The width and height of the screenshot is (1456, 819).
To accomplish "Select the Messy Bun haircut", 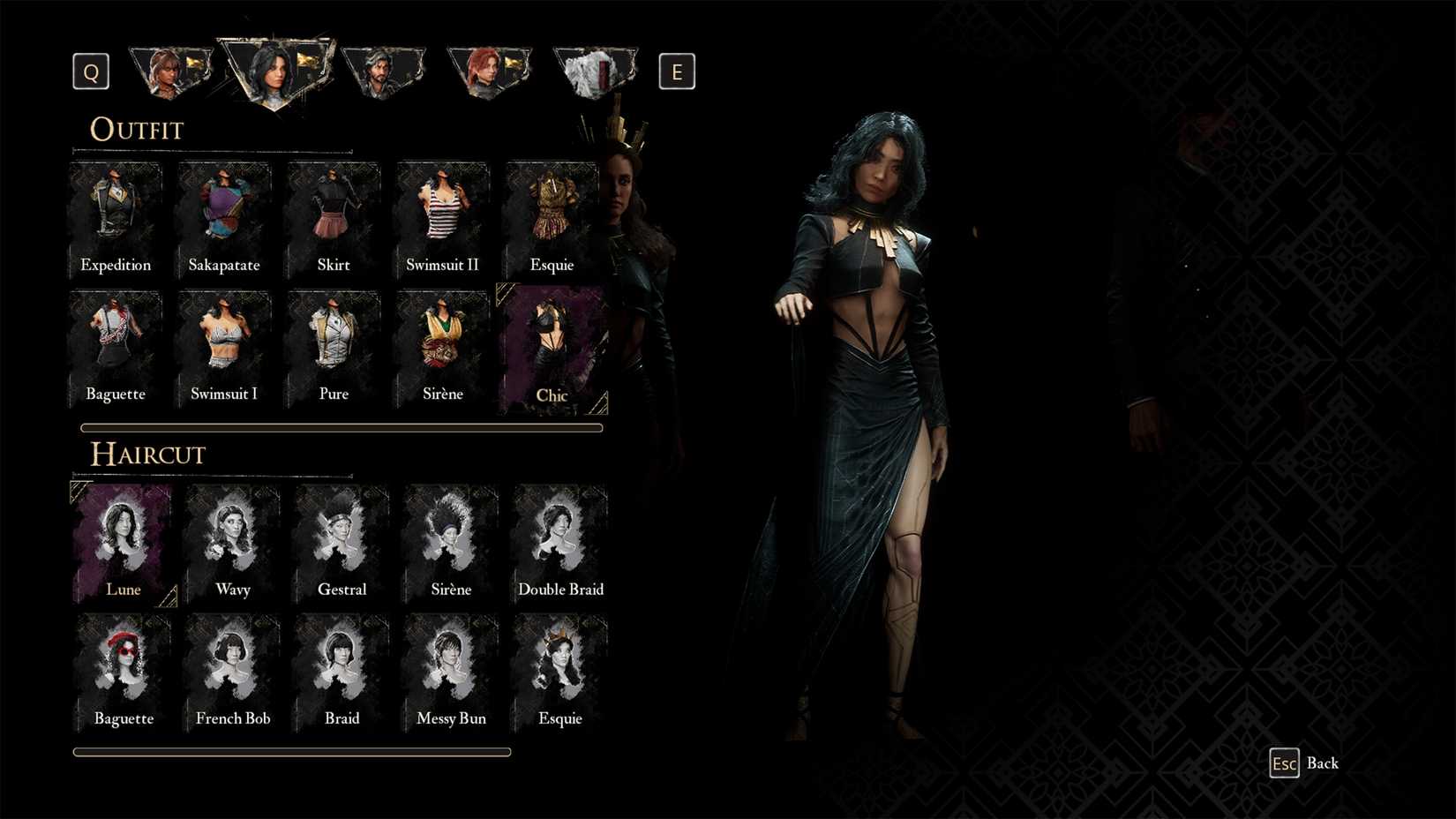I will 451,669.
